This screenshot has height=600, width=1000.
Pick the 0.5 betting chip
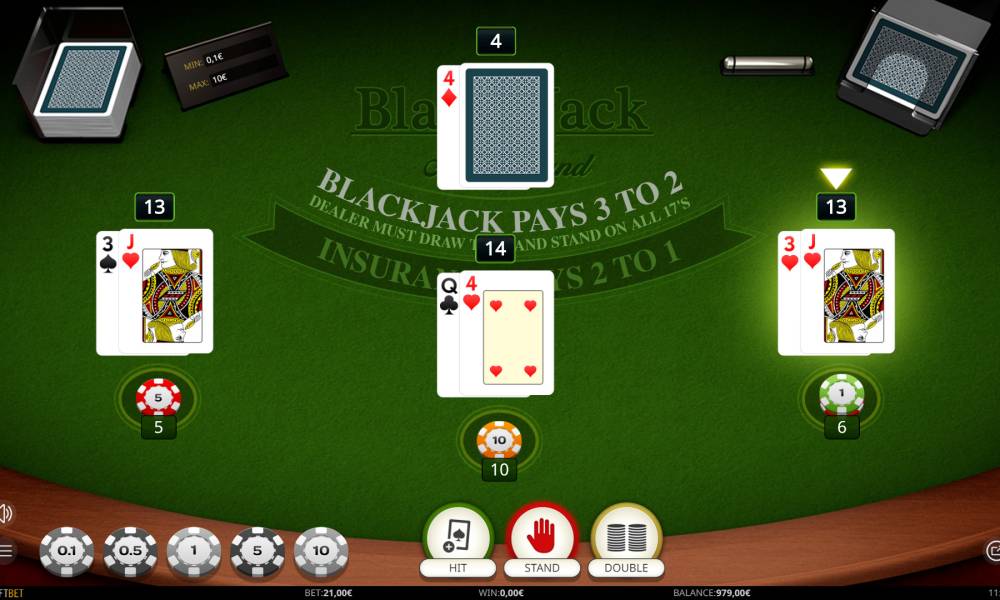pos(130,552)
